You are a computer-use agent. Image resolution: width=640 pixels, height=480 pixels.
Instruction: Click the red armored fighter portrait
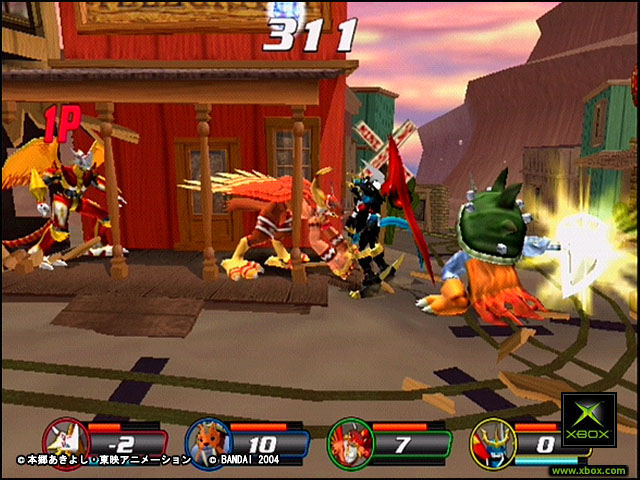pos(349,441)
